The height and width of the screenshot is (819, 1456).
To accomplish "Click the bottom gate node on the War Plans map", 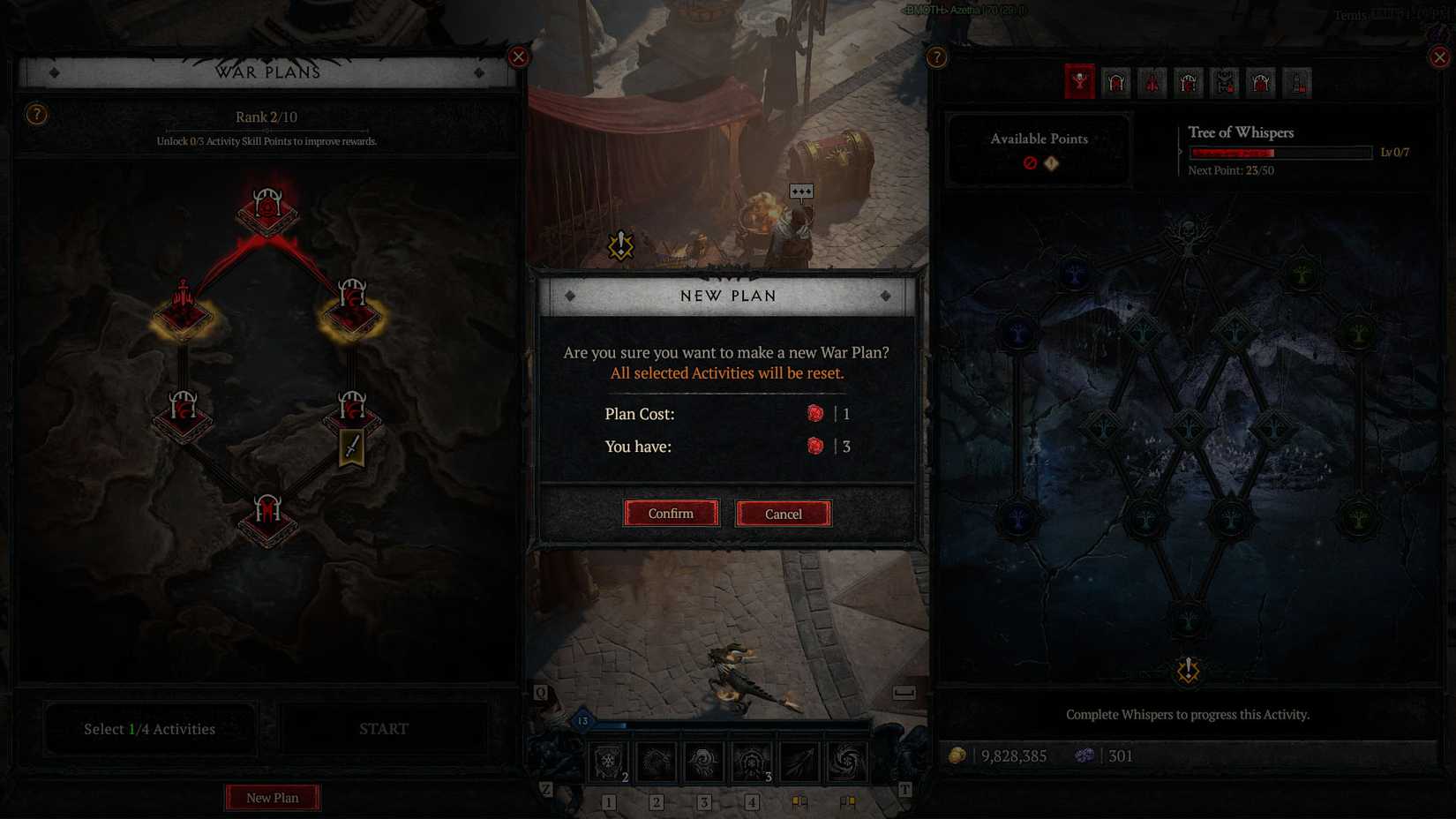I will (x=267, y=519).
